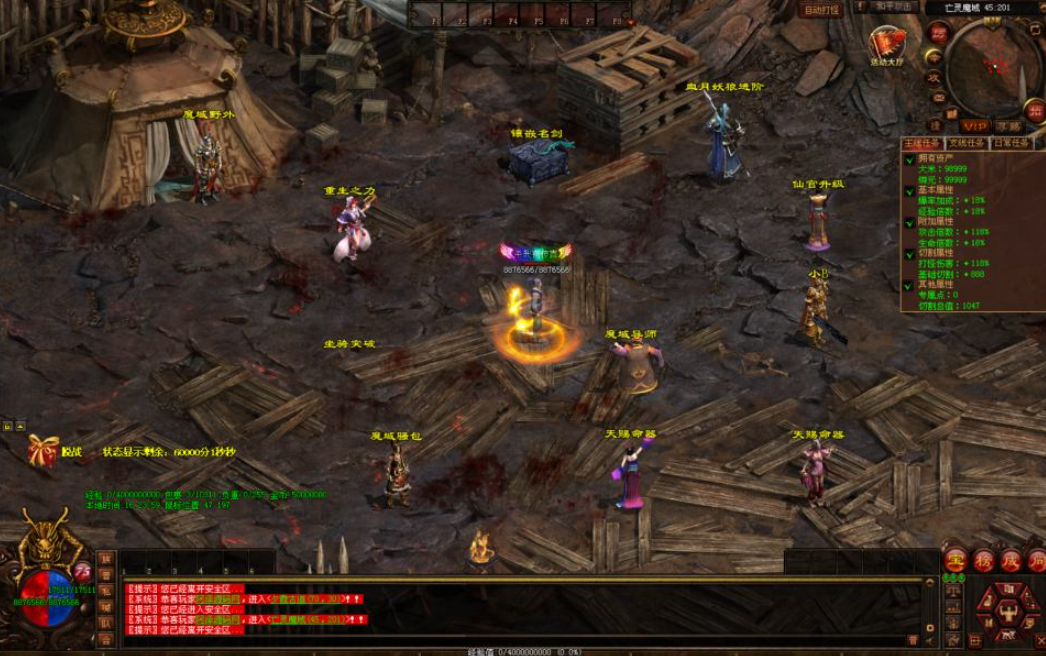This screenshot has width=1046, height=656.
Task: Click the 攻 round button beside minimap
Action: coord(934,76)
